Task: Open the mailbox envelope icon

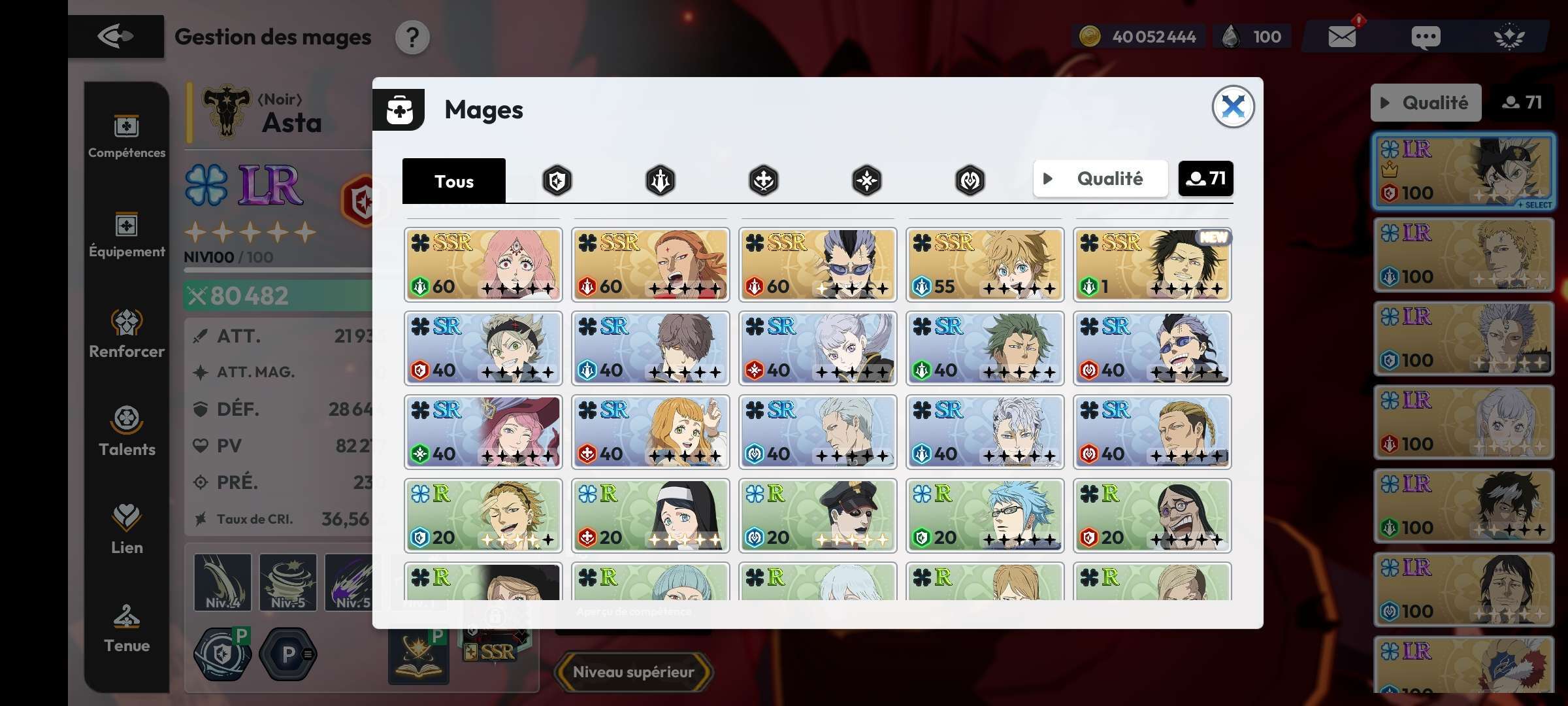Action: (x=1342, y=37)
